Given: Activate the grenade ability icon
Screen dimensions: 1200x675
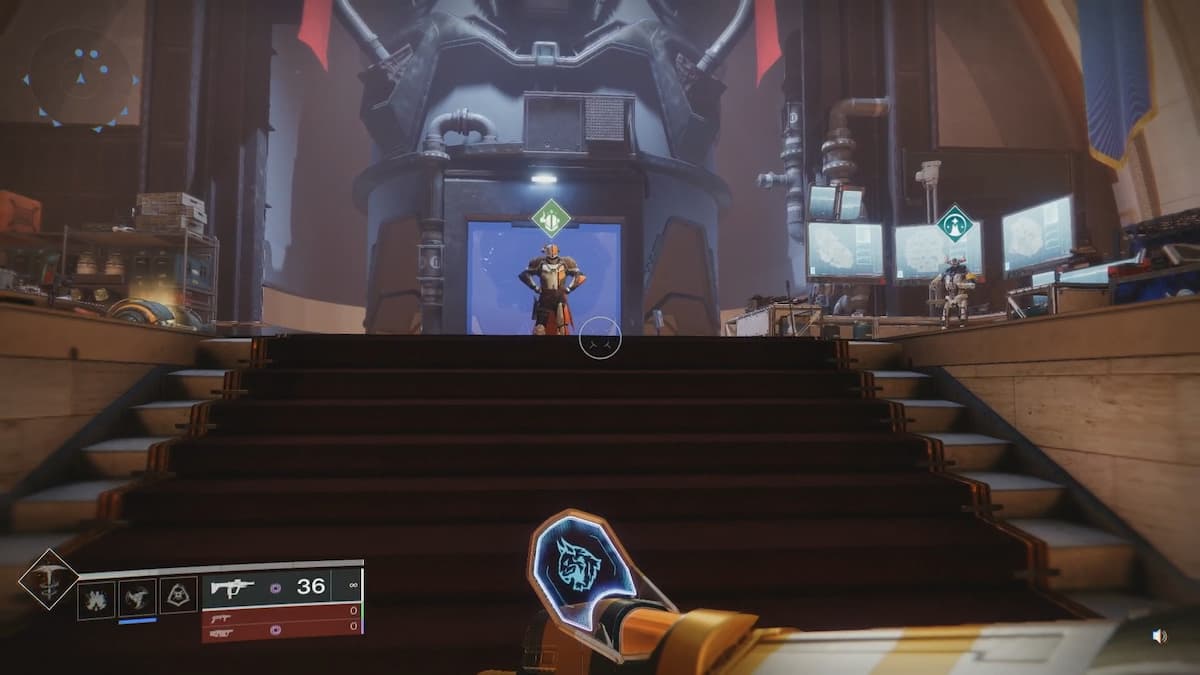Looking at the screenshot, I should click(x=97, y=598).
